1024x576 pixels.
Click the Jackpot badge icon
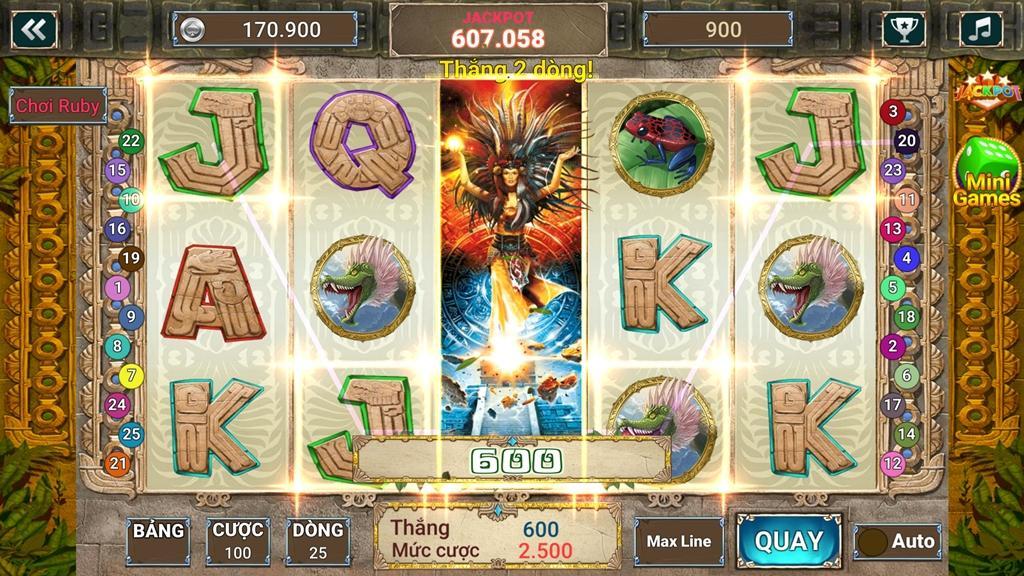(x=985, y=90)
